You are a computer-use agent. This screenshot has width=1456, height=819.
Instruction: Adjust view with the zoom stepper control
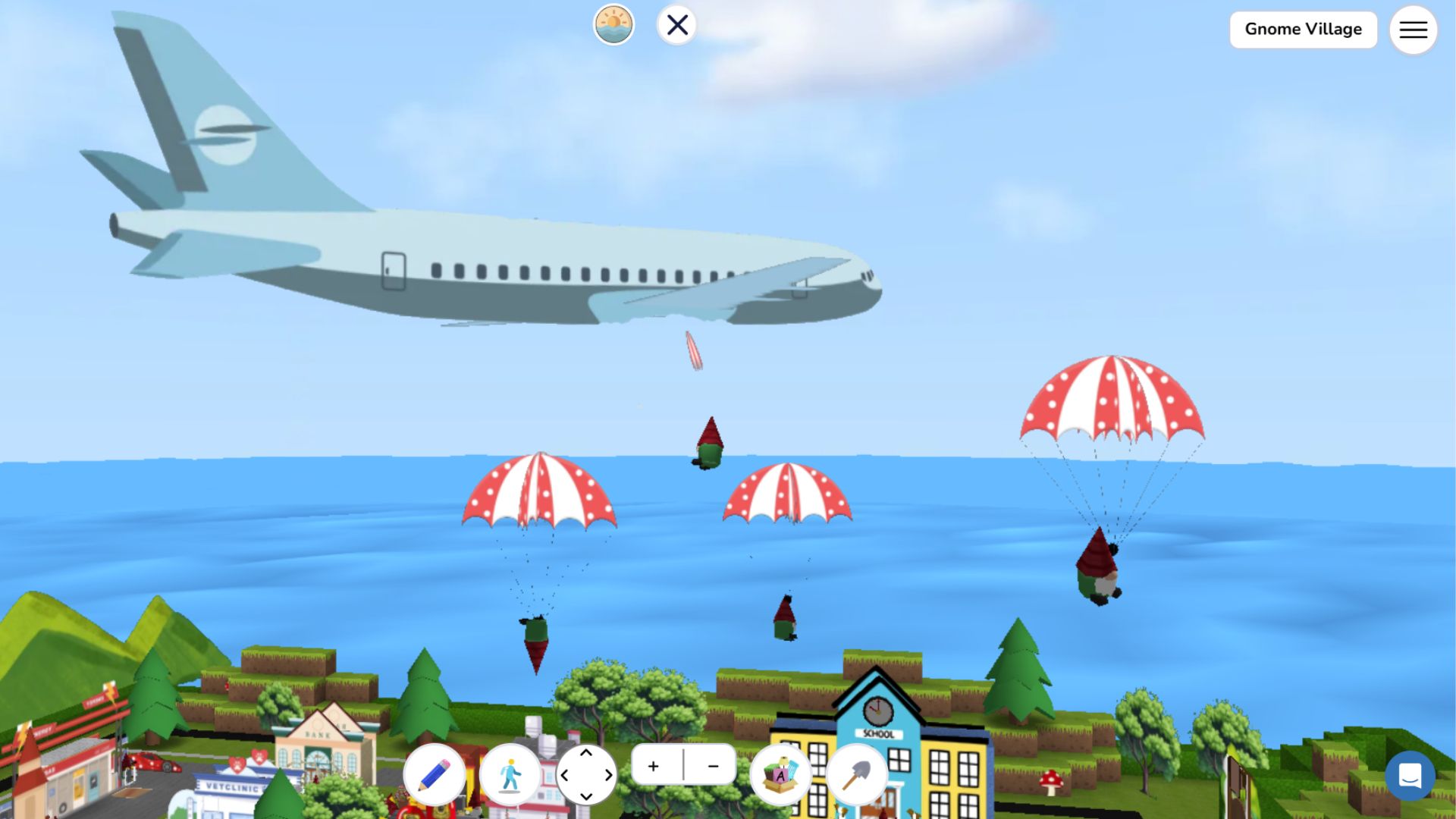(682, 766)
